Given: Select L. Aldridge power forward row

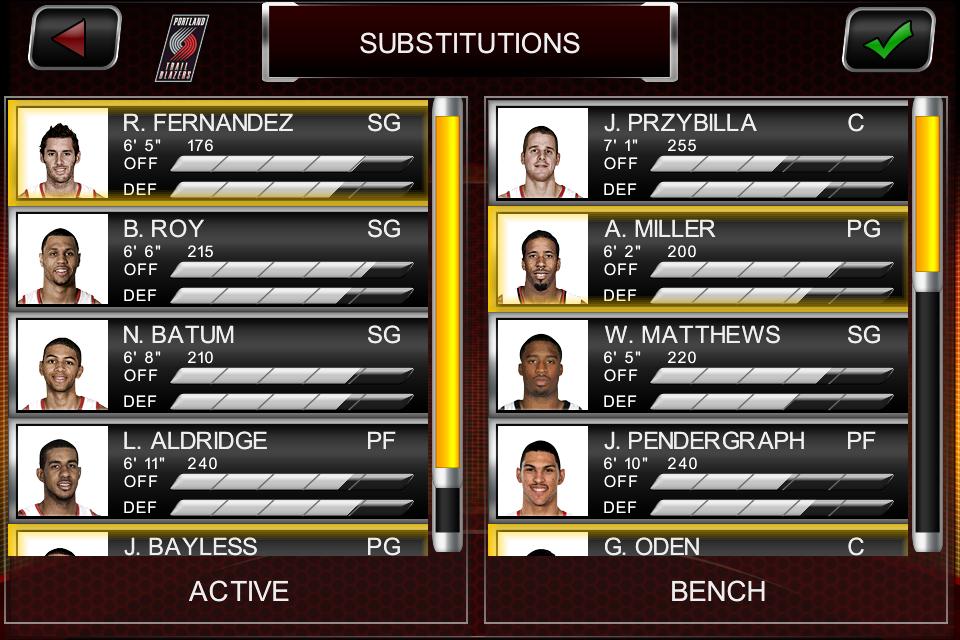Looking at the screenshot, I should click(220, 471).
